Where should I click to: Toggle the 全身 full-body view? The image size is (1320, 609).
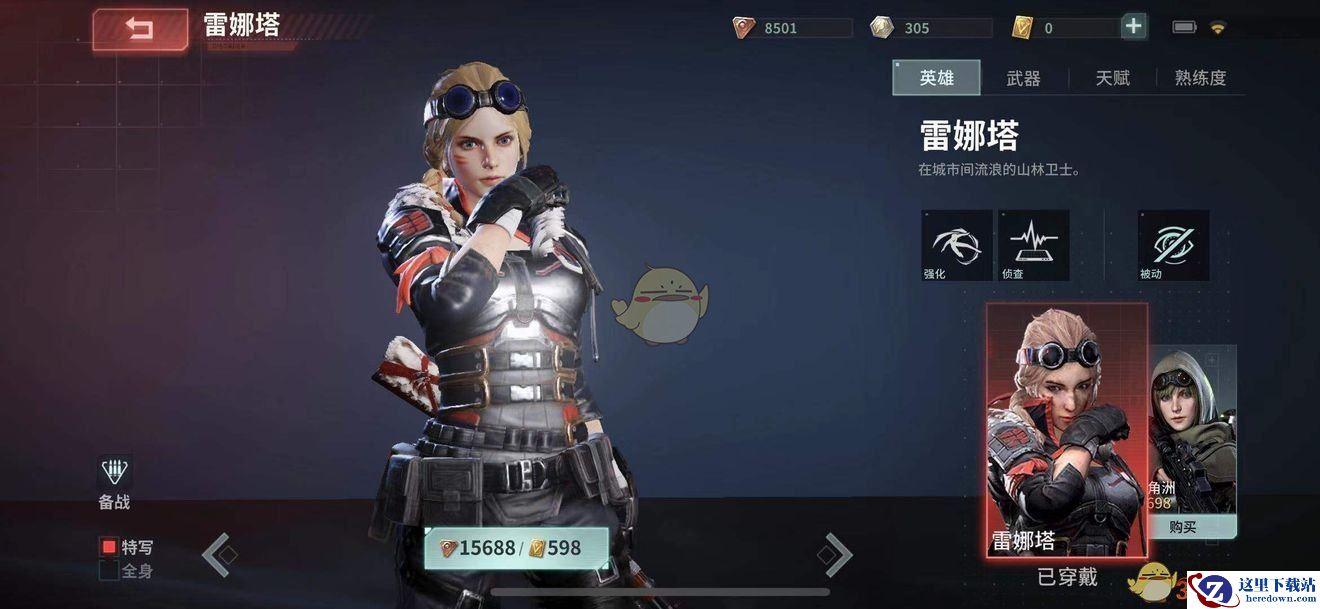(x=110, y=571)
